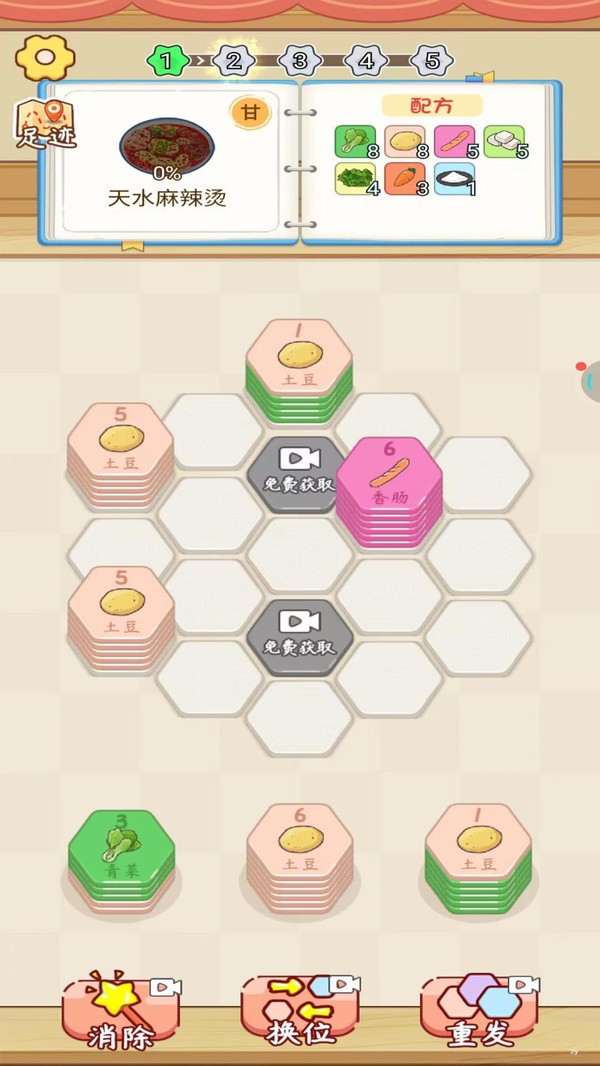Open the 足迹 footprint map
The height and width of the screenshot is (1066, 600).
click(46, 124)
